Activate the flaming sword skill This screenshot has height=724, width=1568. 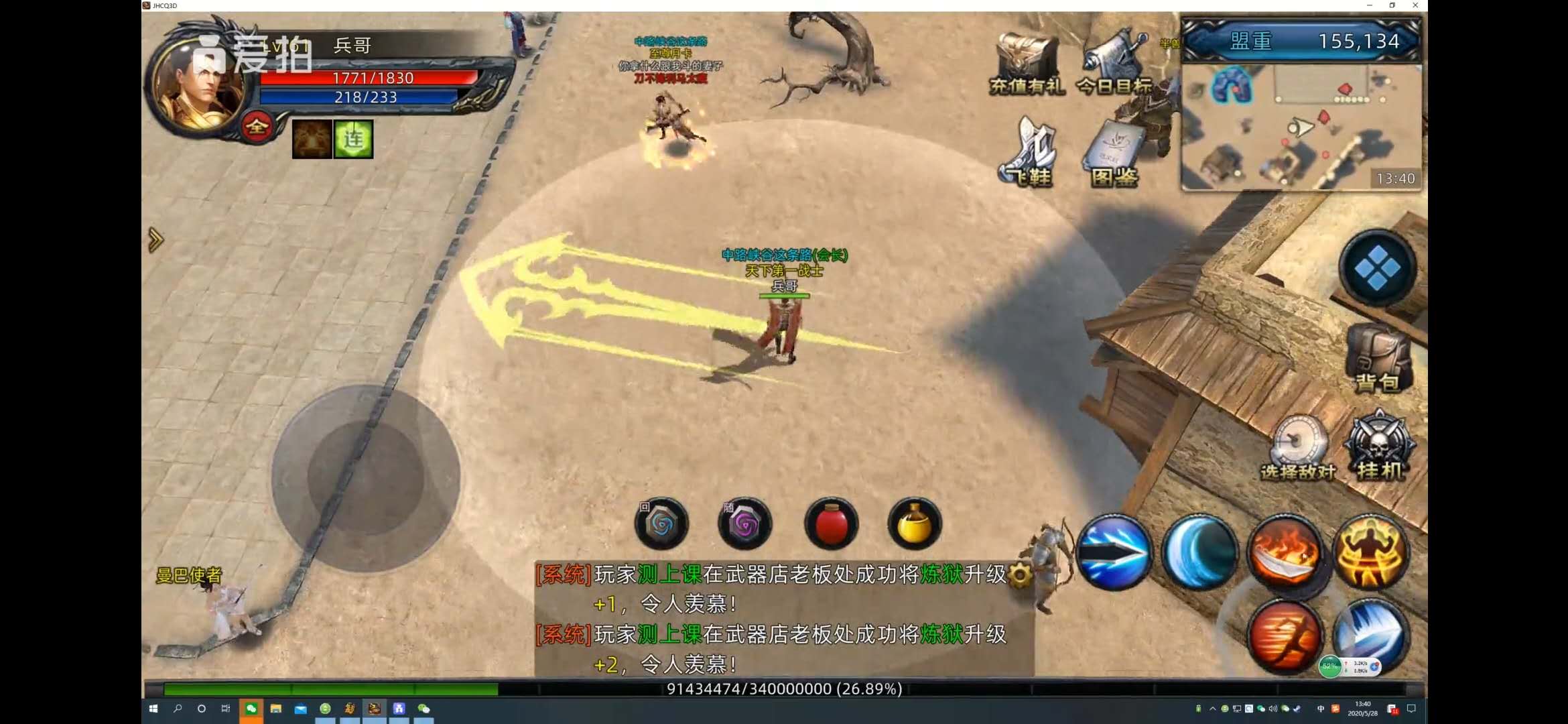[1285, 552]
